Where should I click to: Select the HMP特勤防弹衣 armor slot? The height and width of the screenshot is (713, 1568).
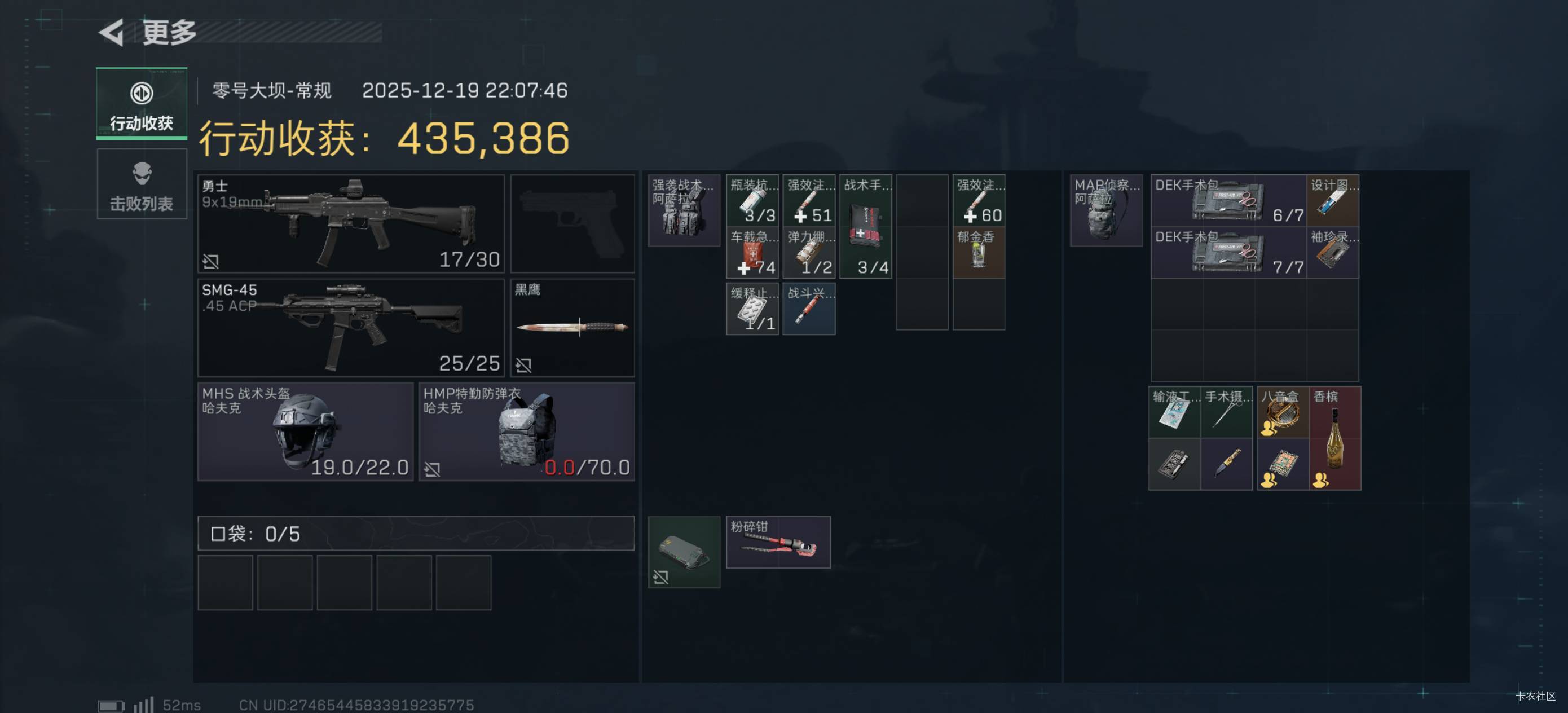pos(527,432)
